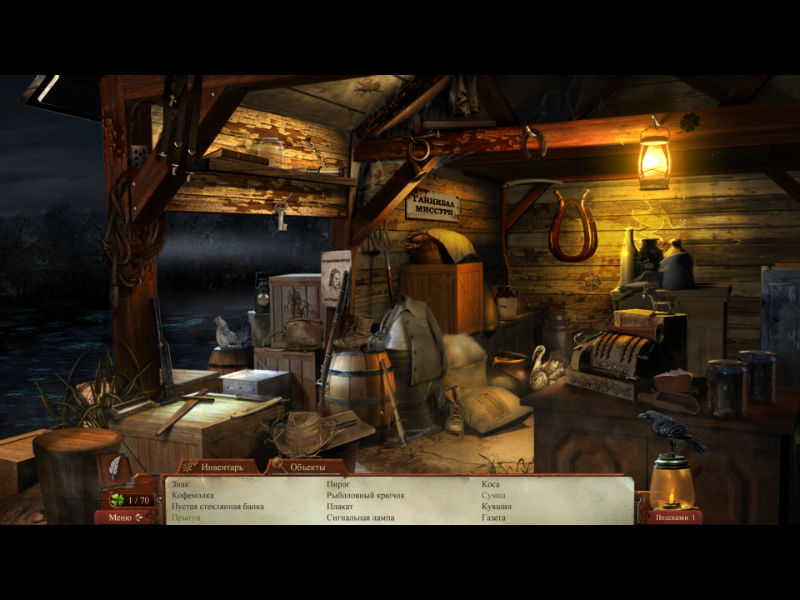Select Газета in the object list

(493, 517)
